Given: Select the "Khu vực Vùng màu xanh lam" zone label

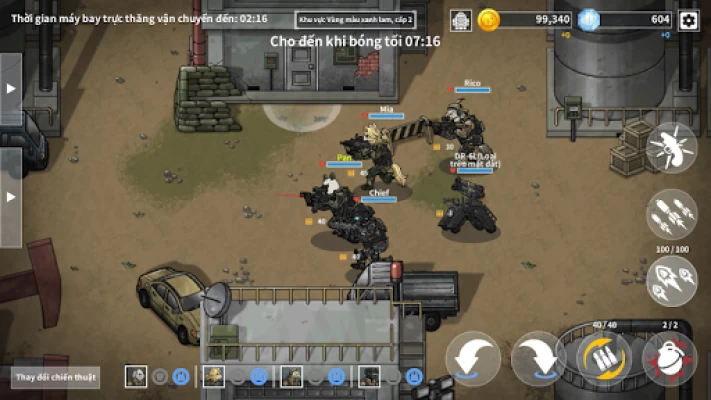Looking at the screenshot, I should 357,19.
